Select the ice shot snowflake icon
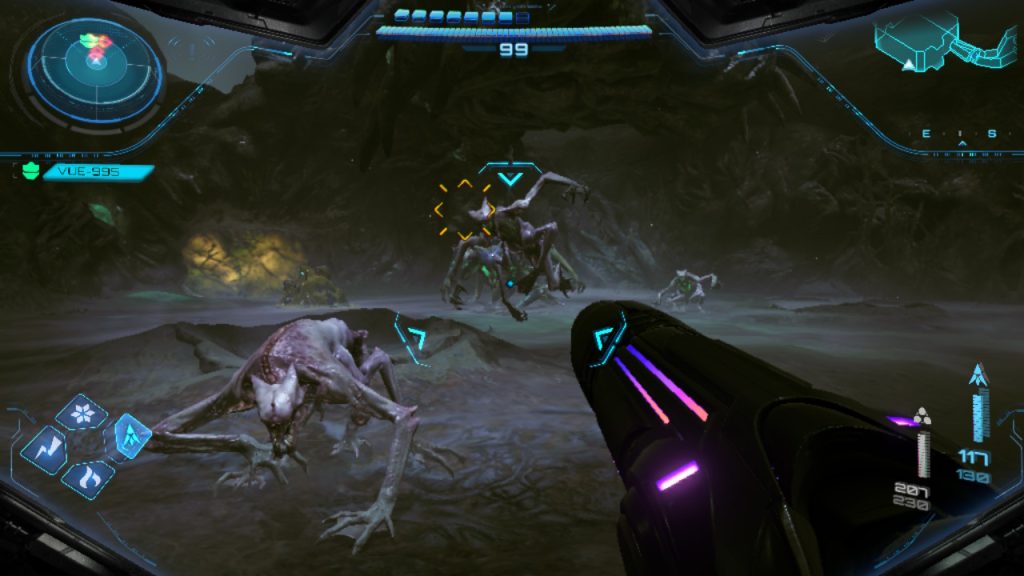 coord(82,413)
